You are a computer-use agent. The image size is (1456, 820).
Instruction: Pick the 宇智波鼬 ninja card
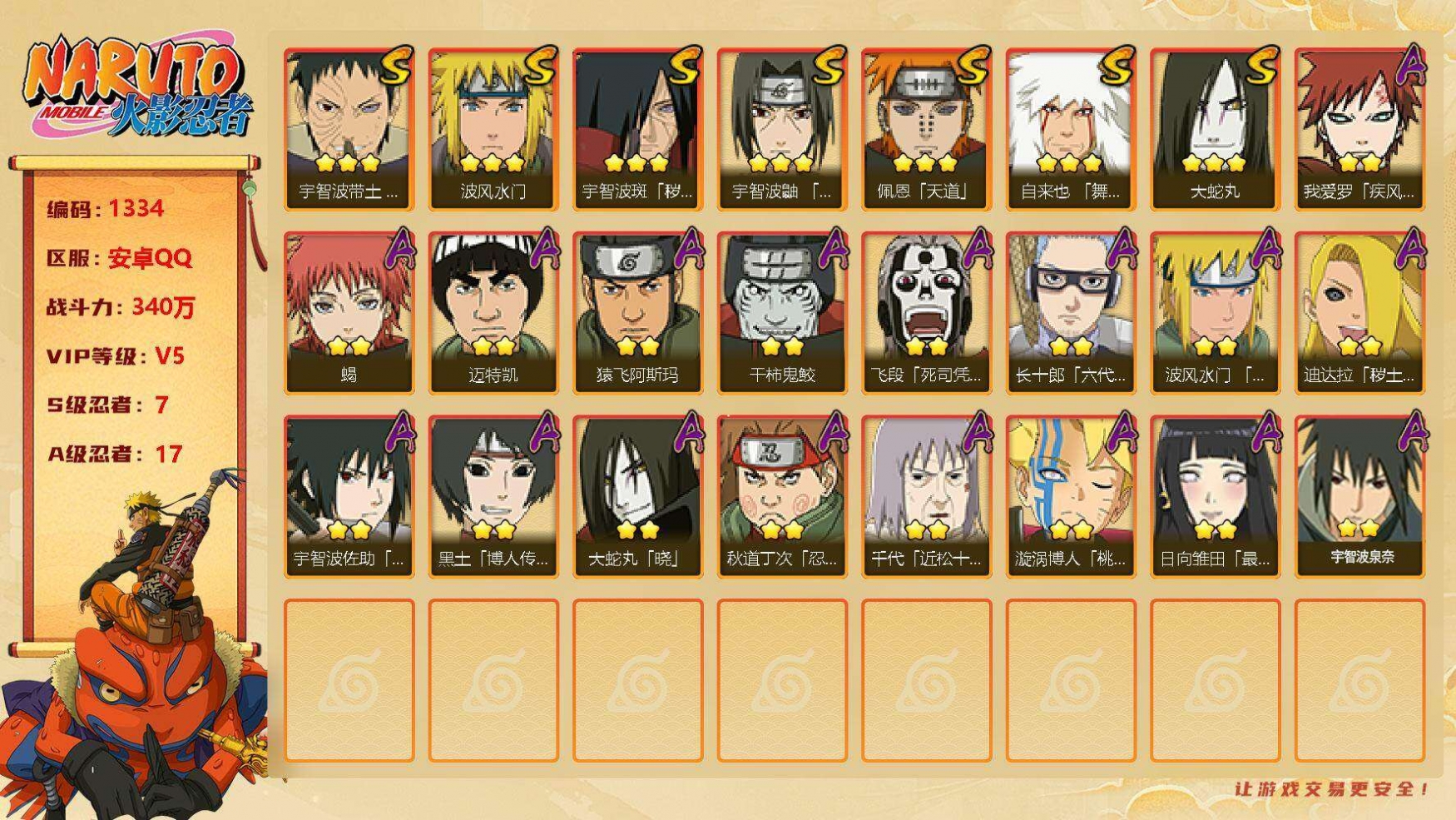coord(781,128)
